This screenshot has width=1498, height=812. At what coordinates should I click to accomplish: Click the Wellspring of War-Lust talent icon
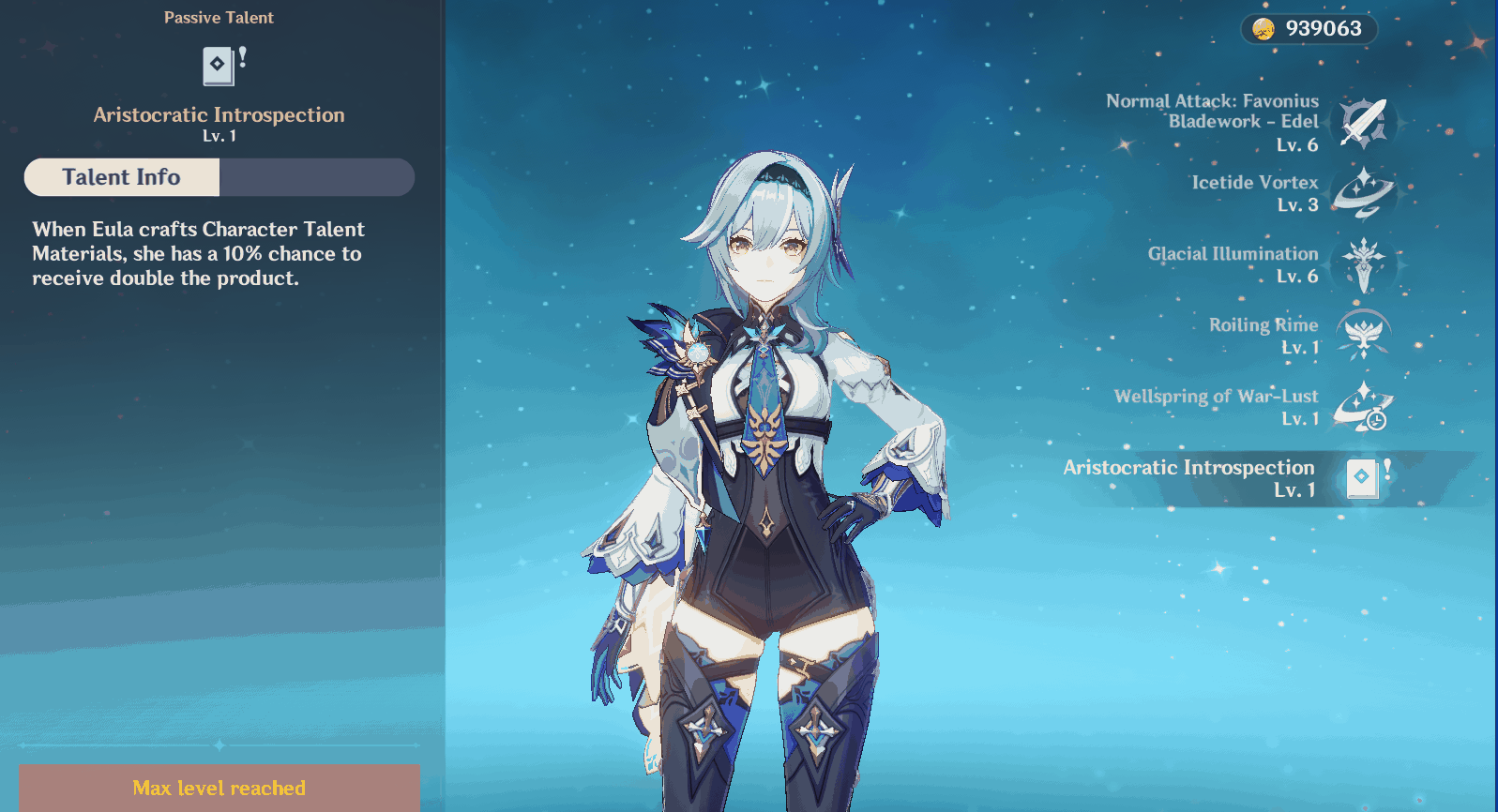[1362, 407]
